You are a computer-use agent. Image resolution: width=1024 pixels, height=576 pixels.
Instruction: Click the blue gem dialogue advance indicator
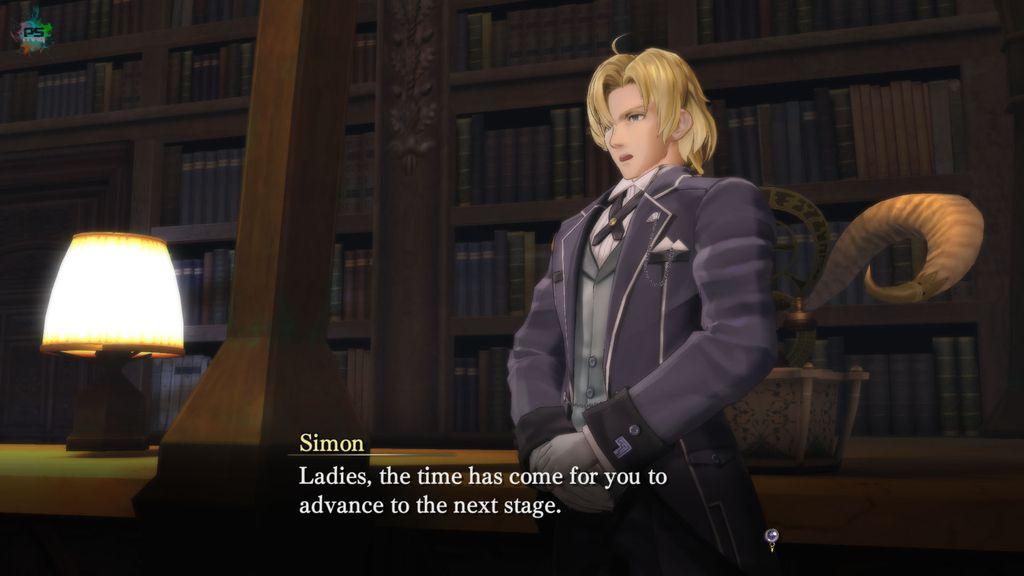coord(771,538)
